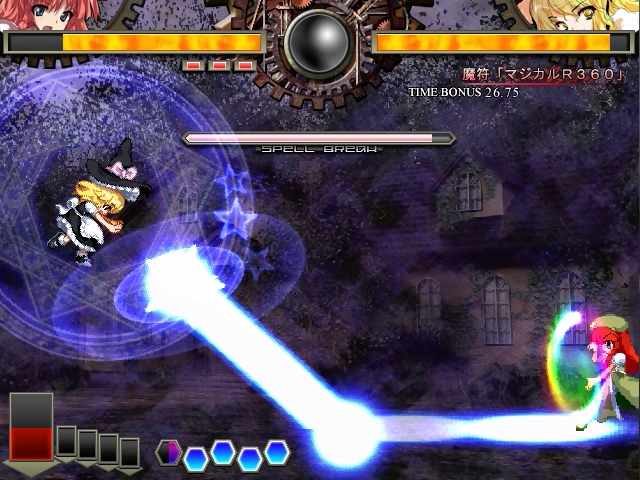This screenshot has width=640, height=480.
Task: Click the red-haired fighter portrait
Action: tap(35, 14)
